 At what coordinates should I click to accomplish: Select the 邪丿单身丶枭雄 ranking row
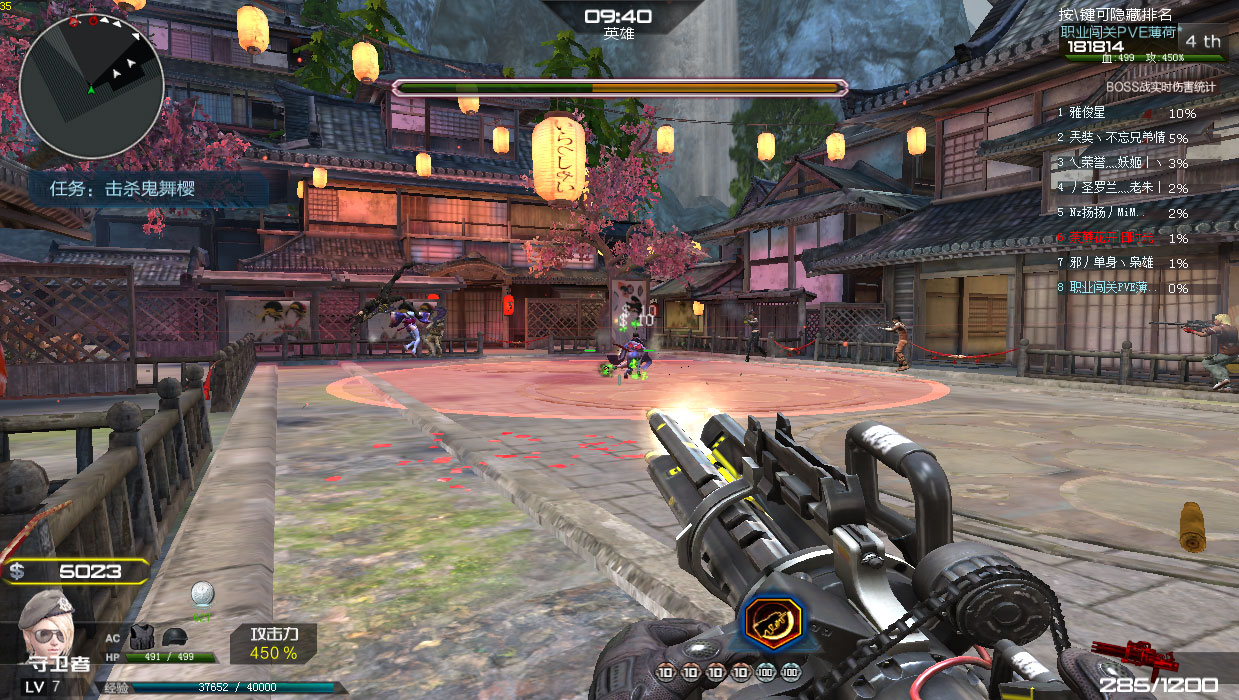click(x=1124, y=263)
